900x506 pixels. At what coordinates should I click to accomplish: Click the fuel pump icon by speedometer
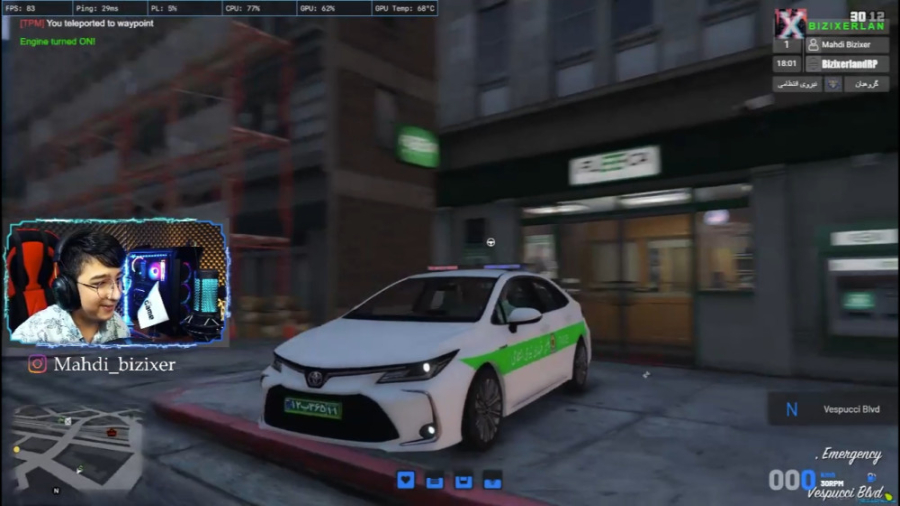click(871, 478)
